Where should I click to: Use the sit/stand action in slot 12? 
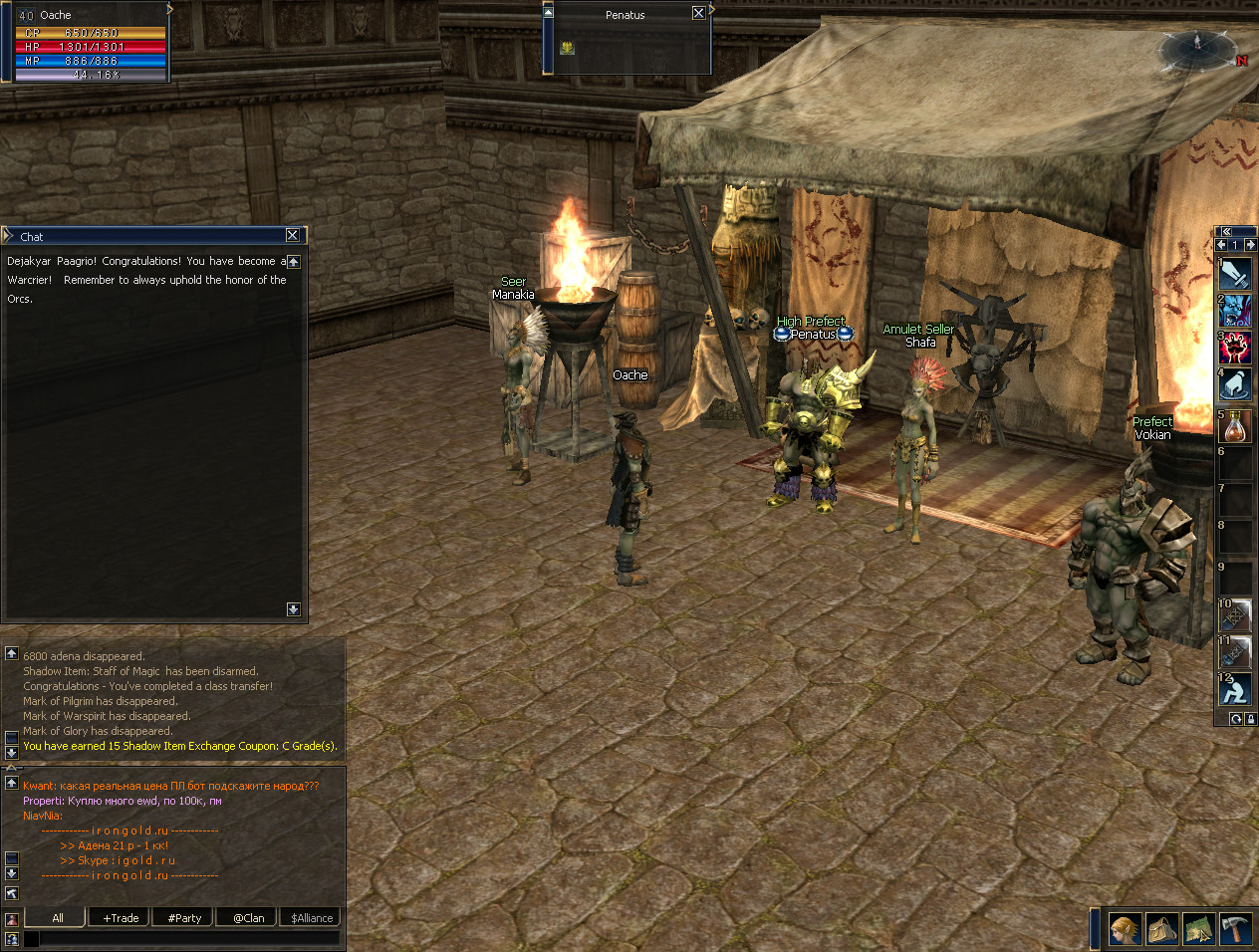pyautogui.click(x=1235, y=689)
